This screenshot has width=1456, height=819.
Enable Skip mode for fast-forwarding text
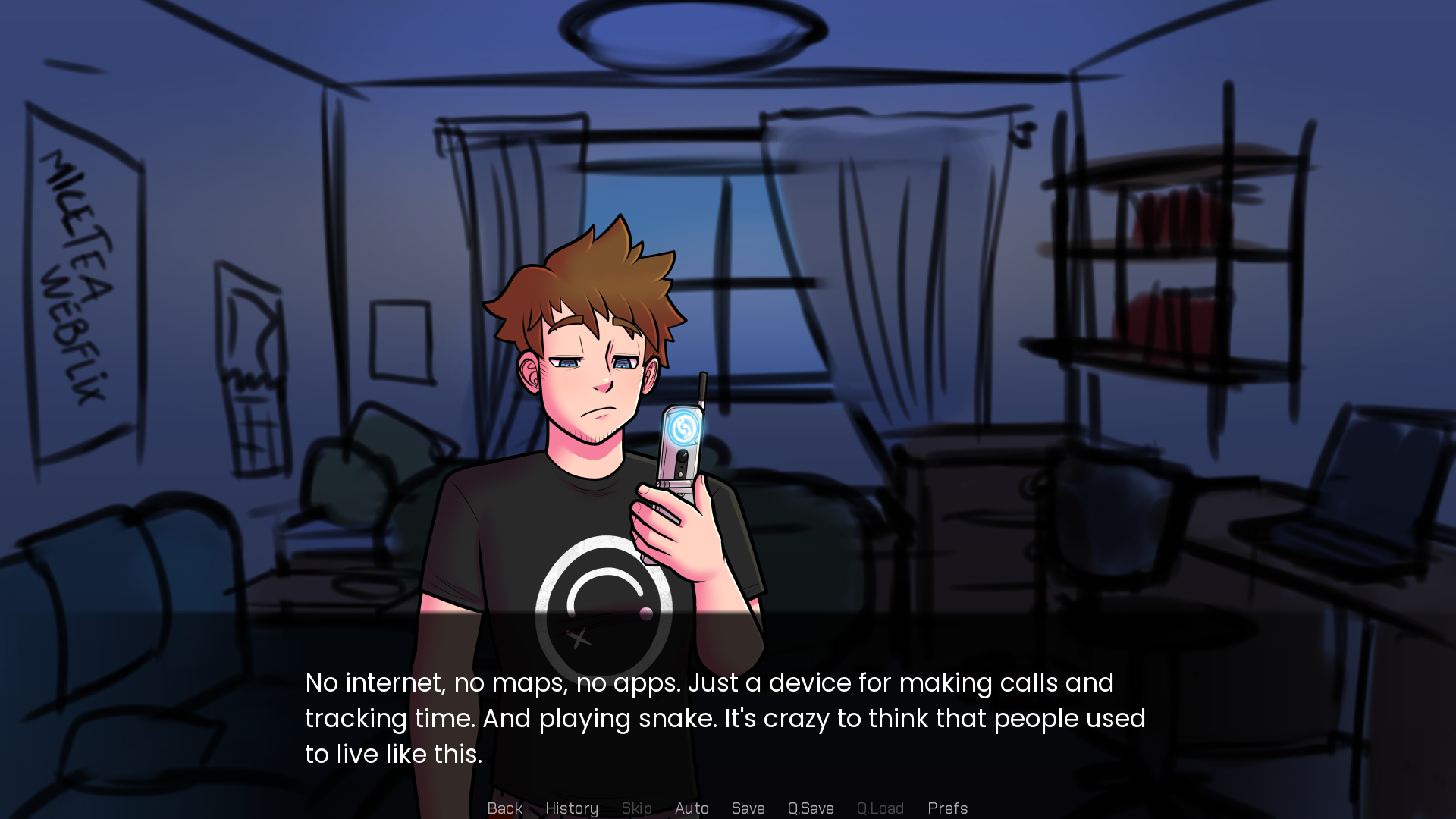tap(636, 808)
